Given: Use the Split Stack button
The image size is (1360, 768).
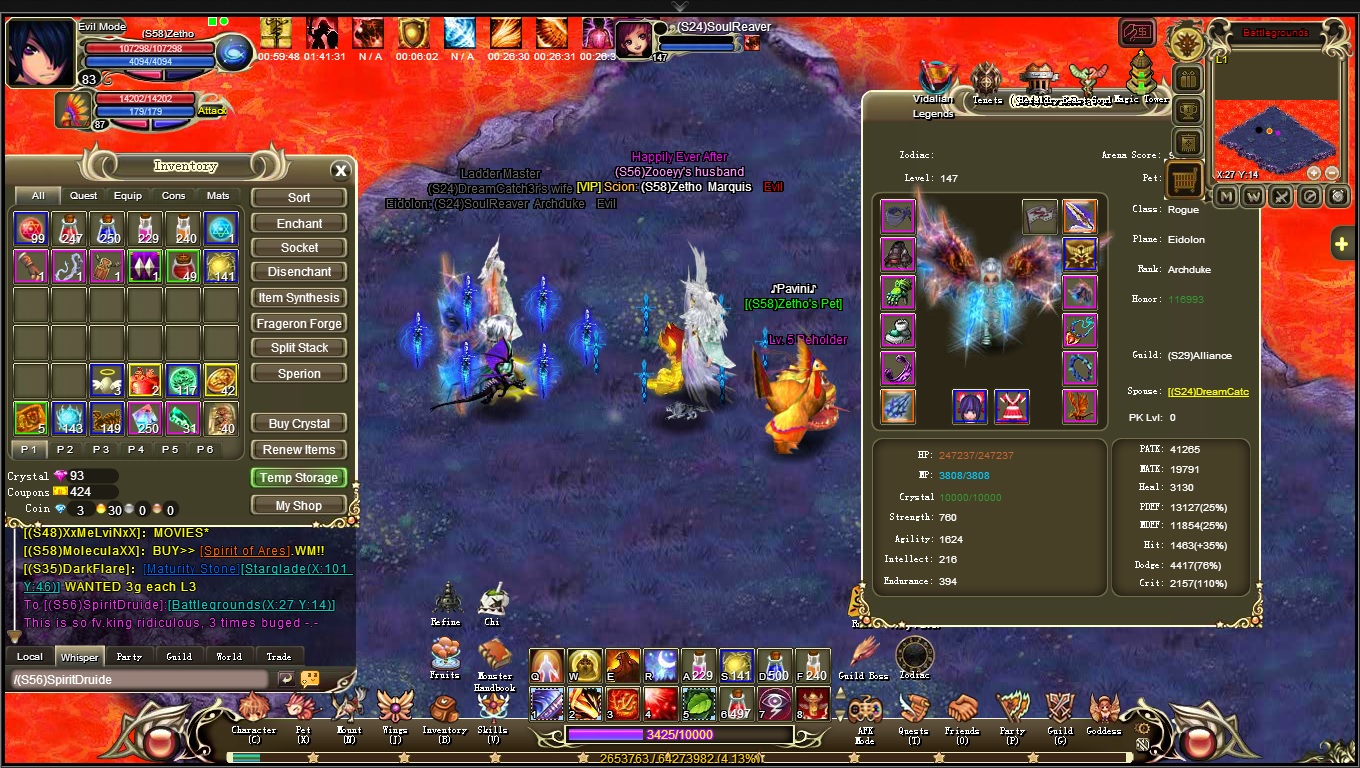Looking at the screenshot, I should [299, 348].
